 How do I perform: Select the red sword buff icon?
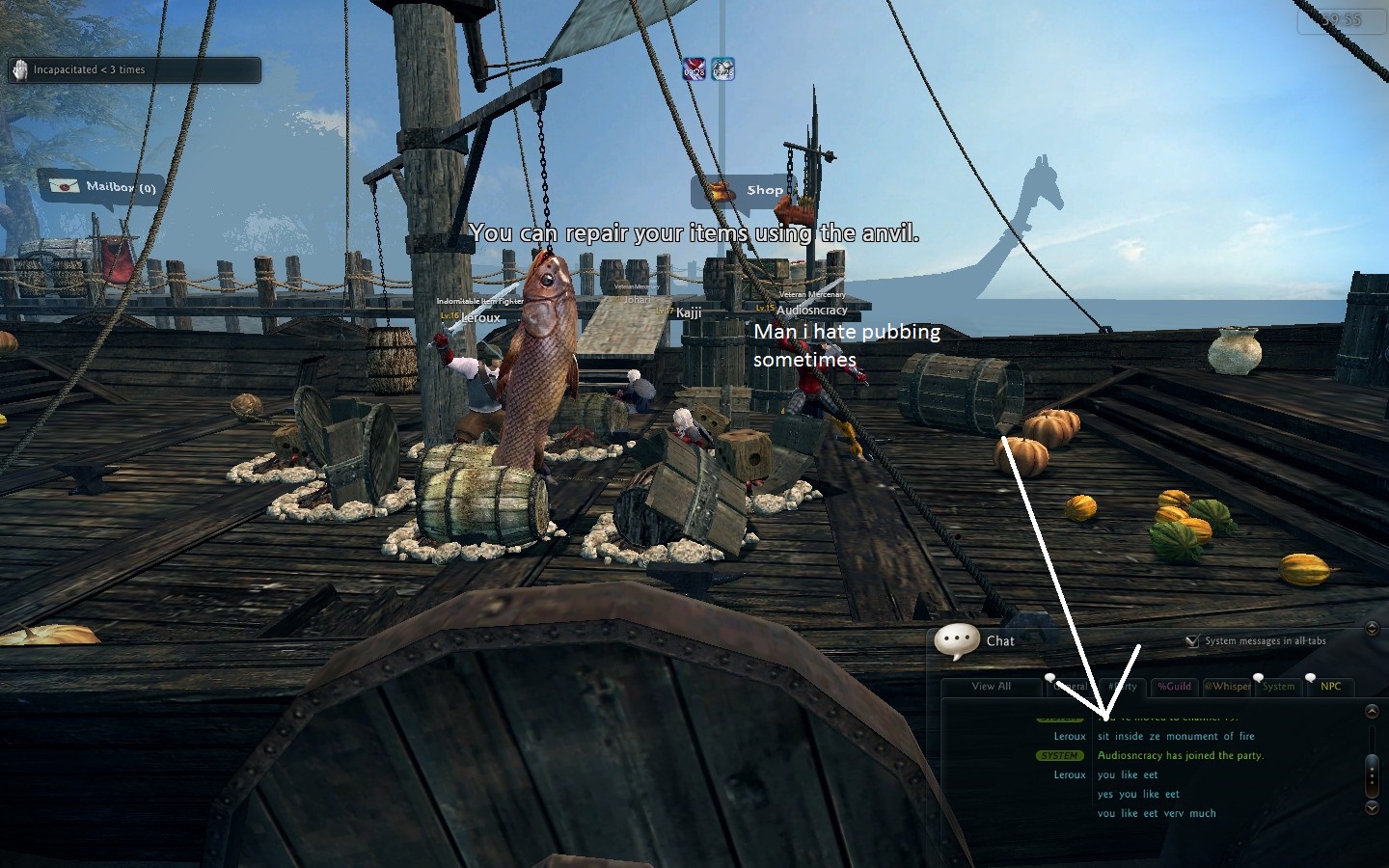(x=694, y=68)
